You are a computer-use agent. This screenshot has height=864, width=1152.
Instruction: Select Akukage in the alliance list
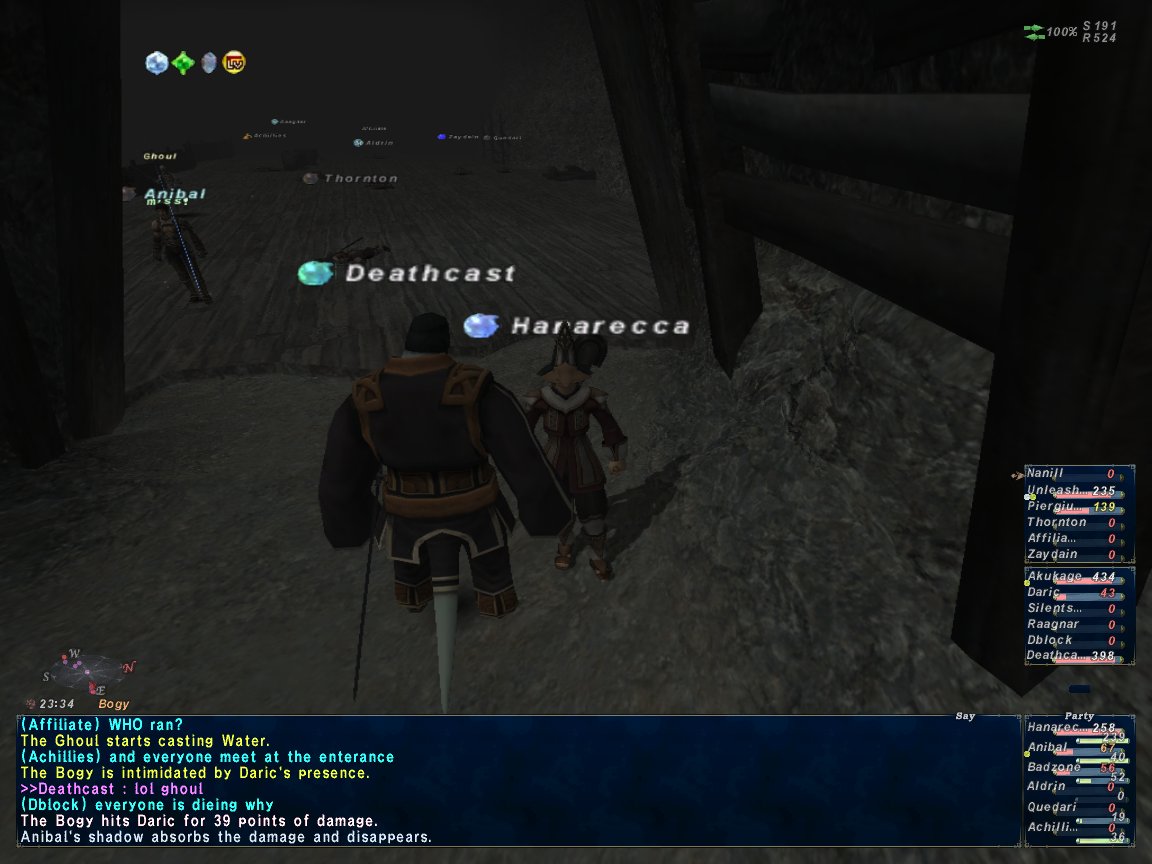(x=1054, y=577)
